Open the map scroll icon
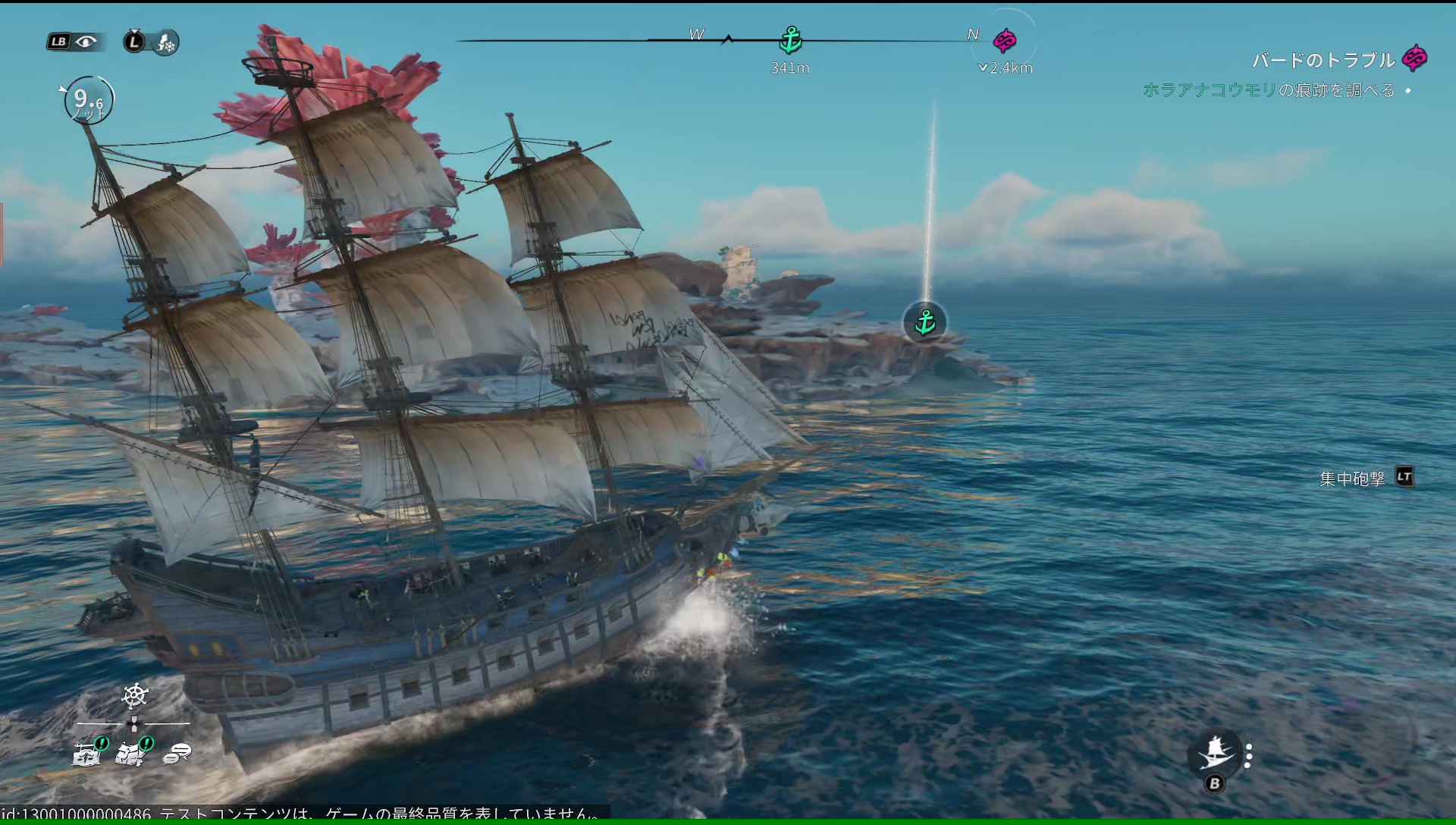 132,752
